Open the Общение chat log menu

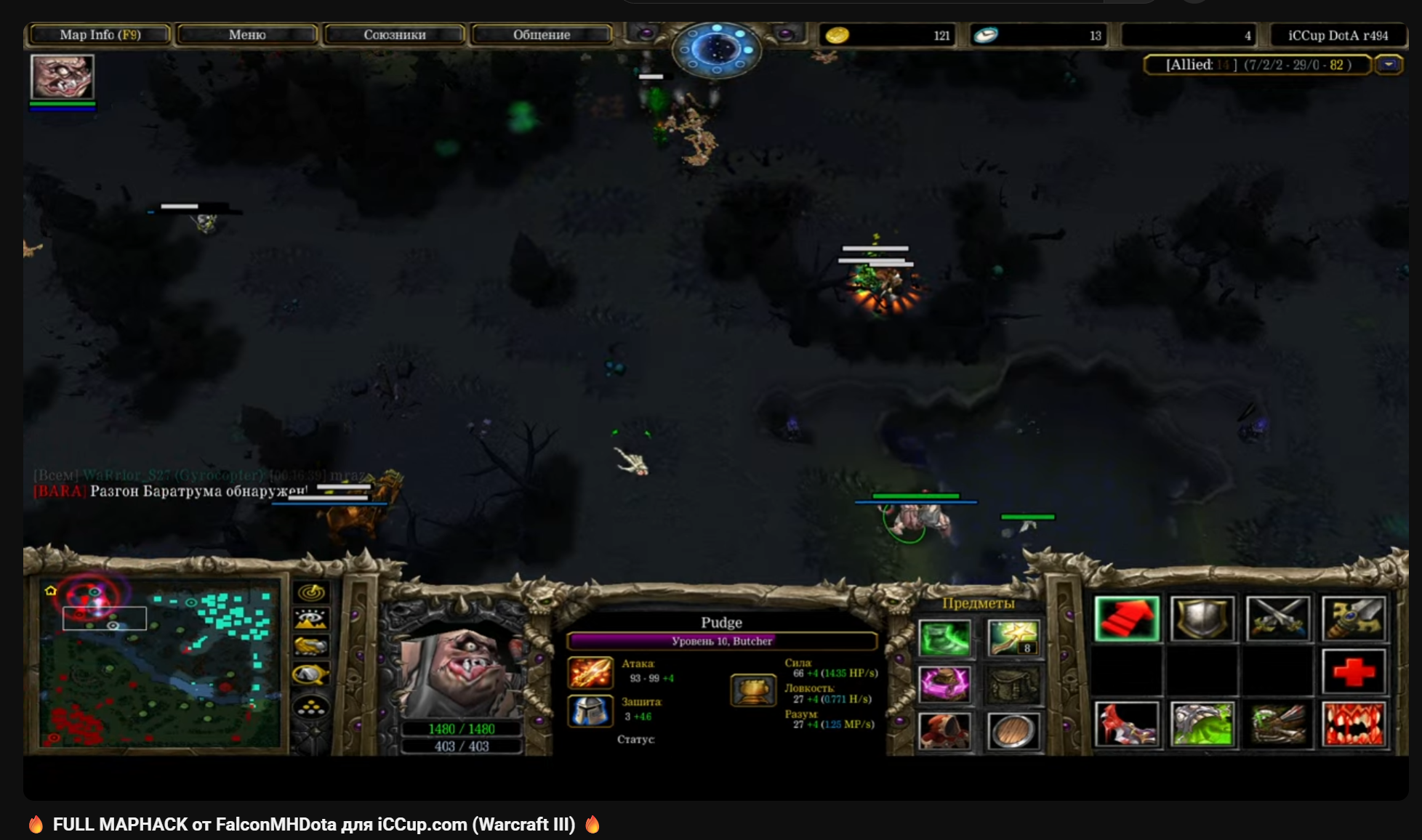pyautogui.click(x=542, y=35)
